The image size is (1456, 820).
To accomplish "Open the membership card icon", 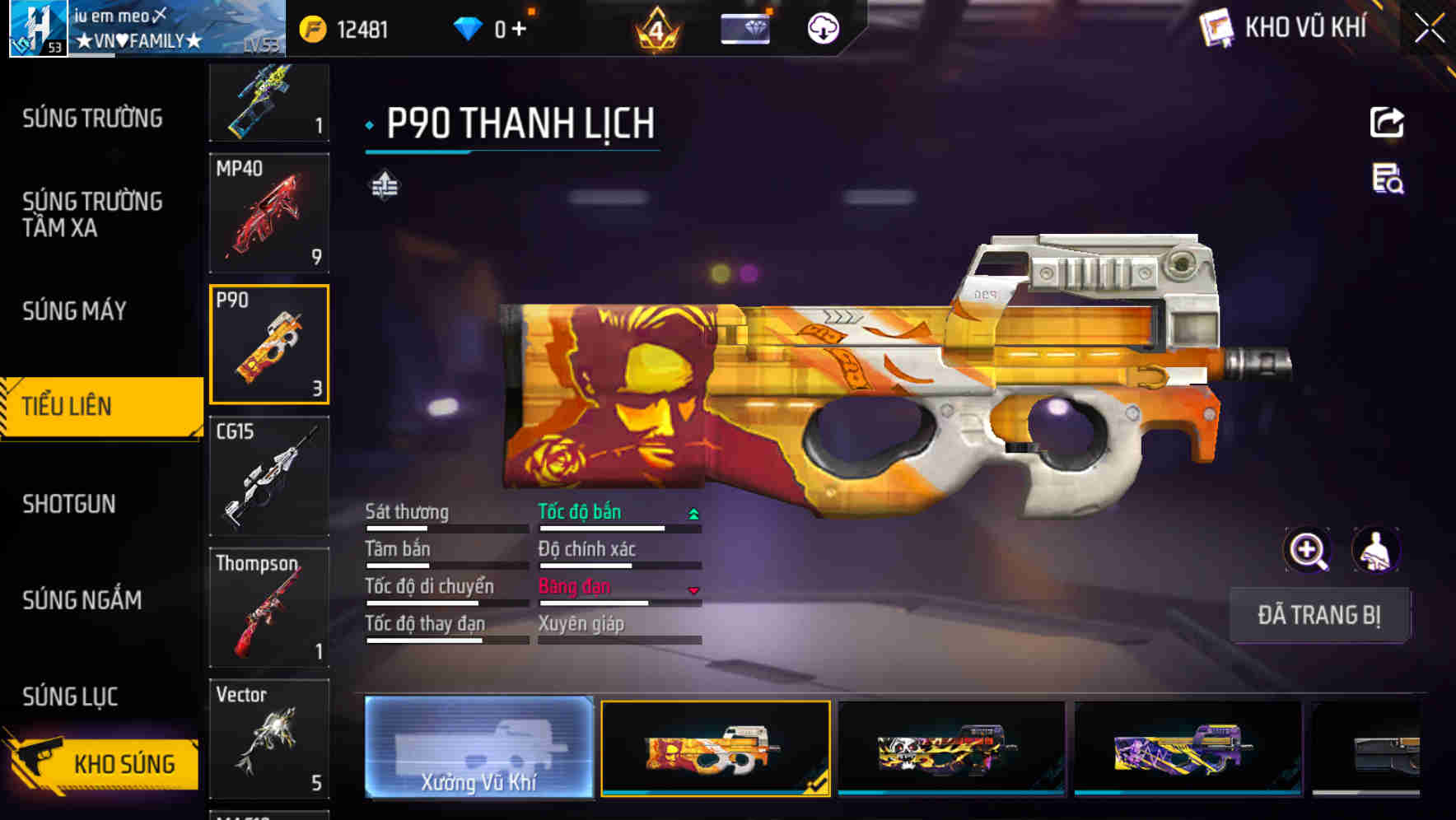I will [744, 29].
